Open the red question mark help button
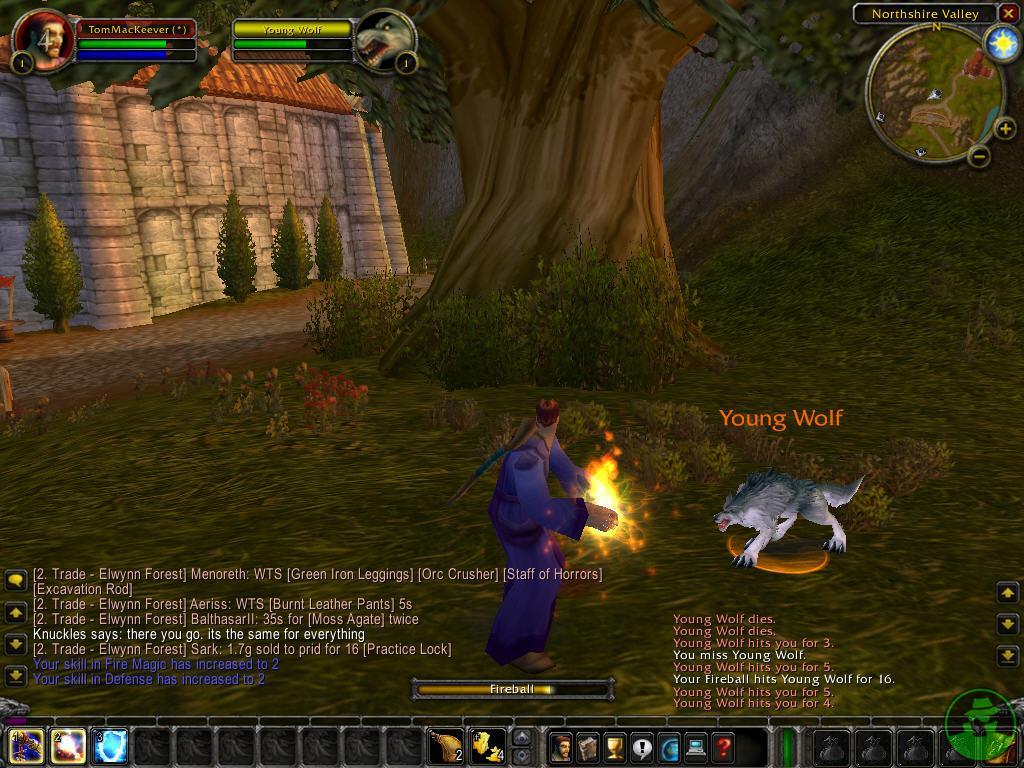The height and width of the screenshot is (768, 1024). click(723, 747)
